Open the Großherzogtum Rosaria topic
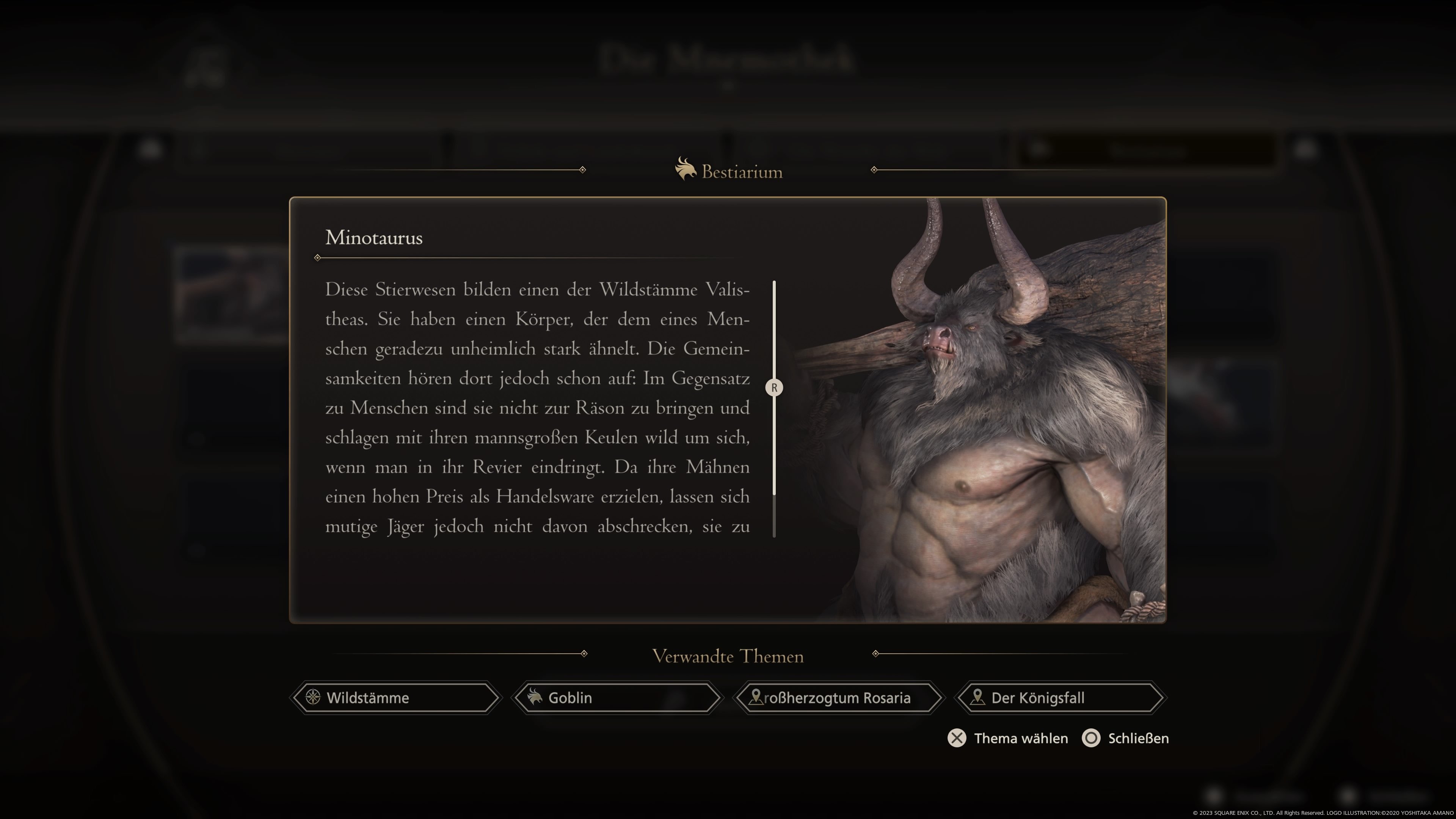This screenshot has width=1456, height=819. (838, 698)
